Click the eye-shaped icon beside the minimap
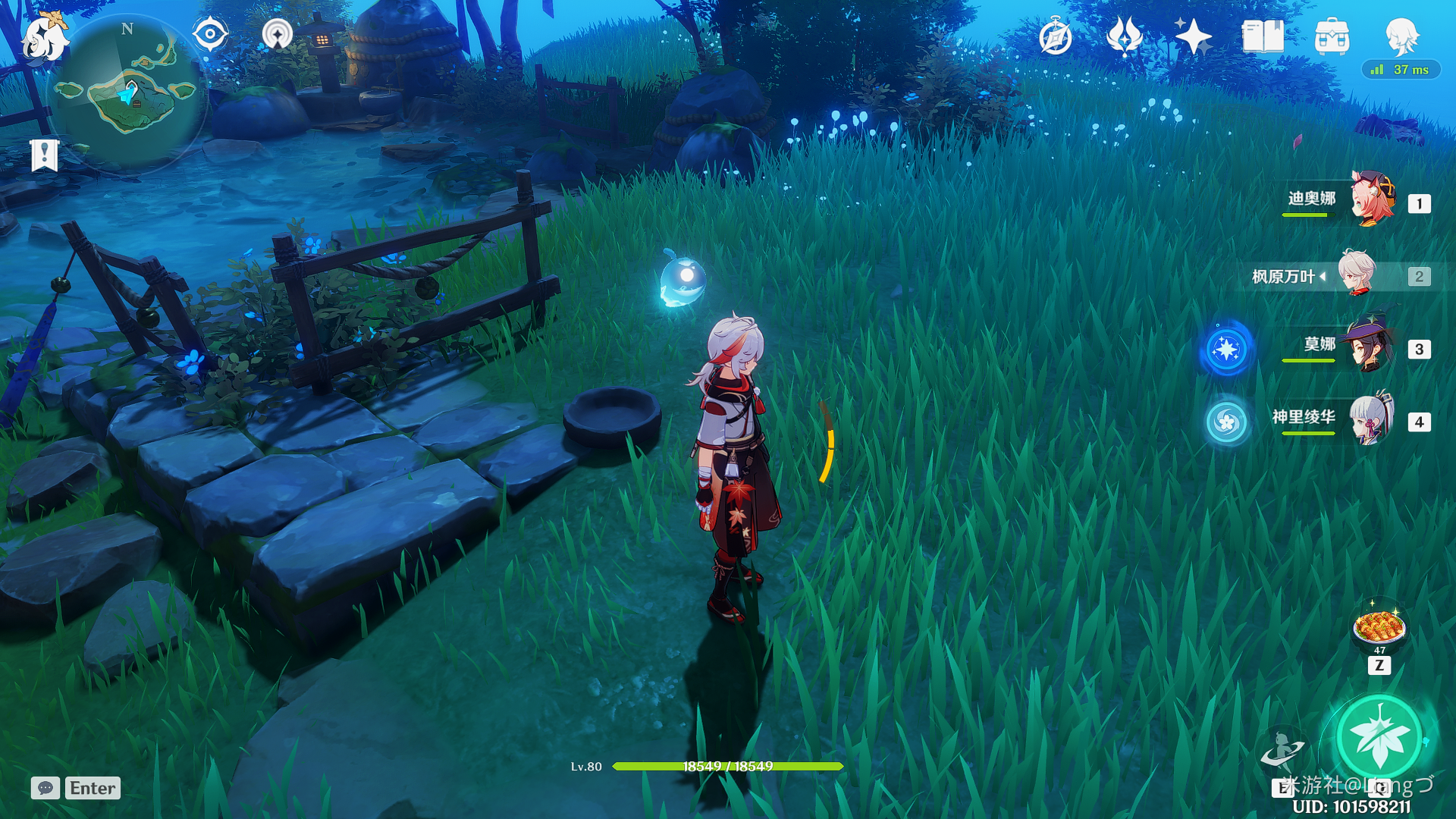Viewport: 1456px width, 819px height. pyautogui.click(x=210, y=35)
